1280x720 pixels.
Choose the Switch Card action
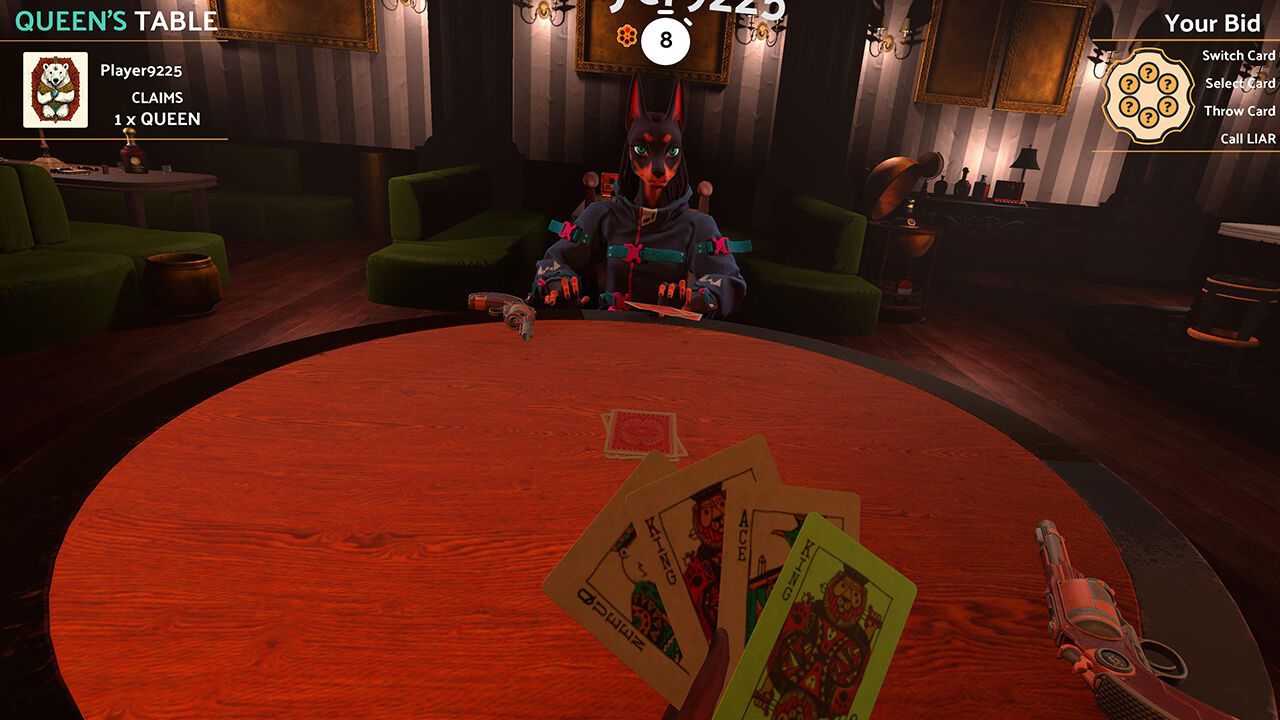pos(1237,56)
